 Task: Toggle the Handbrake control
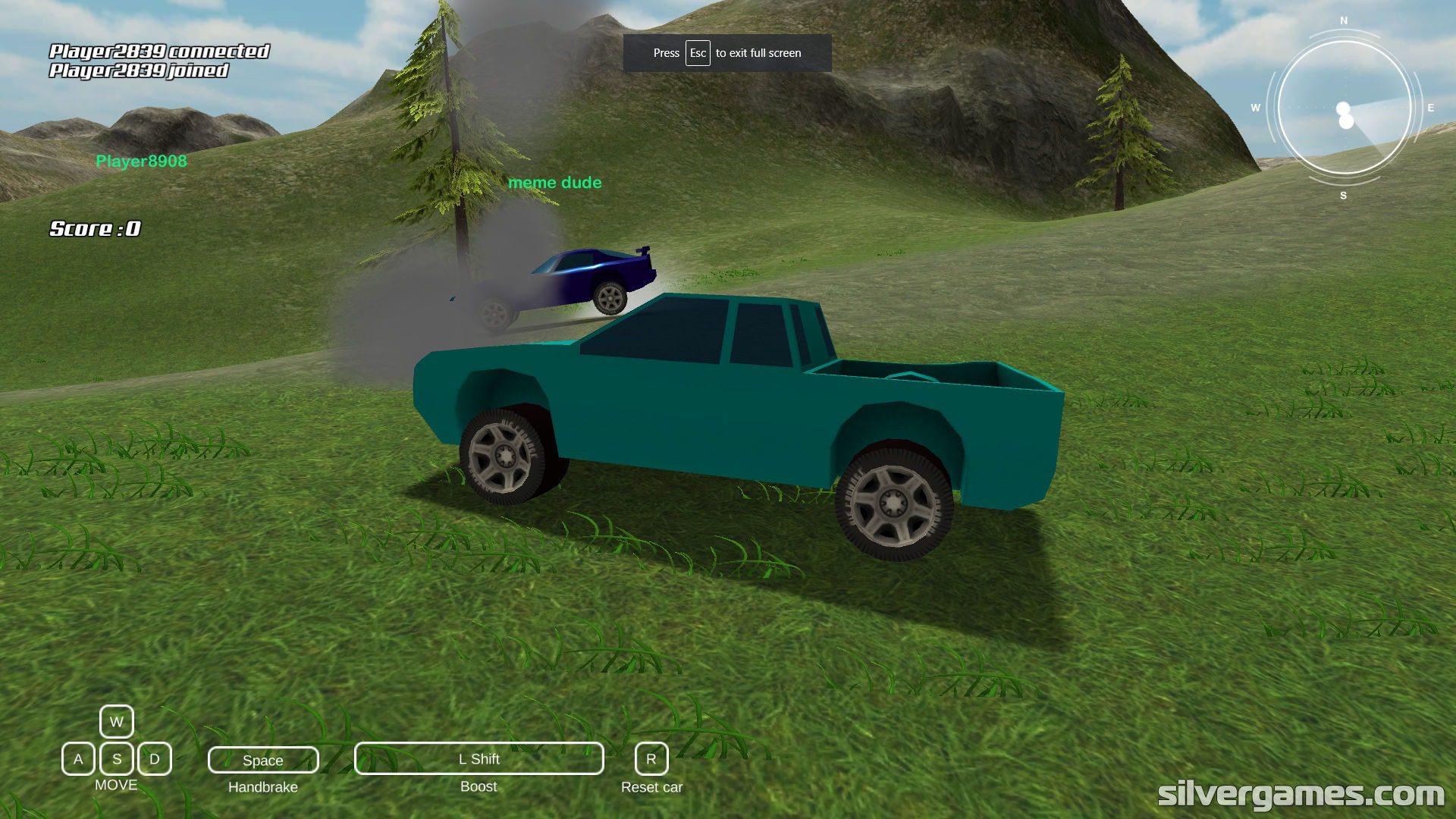(x=262, y=759)
